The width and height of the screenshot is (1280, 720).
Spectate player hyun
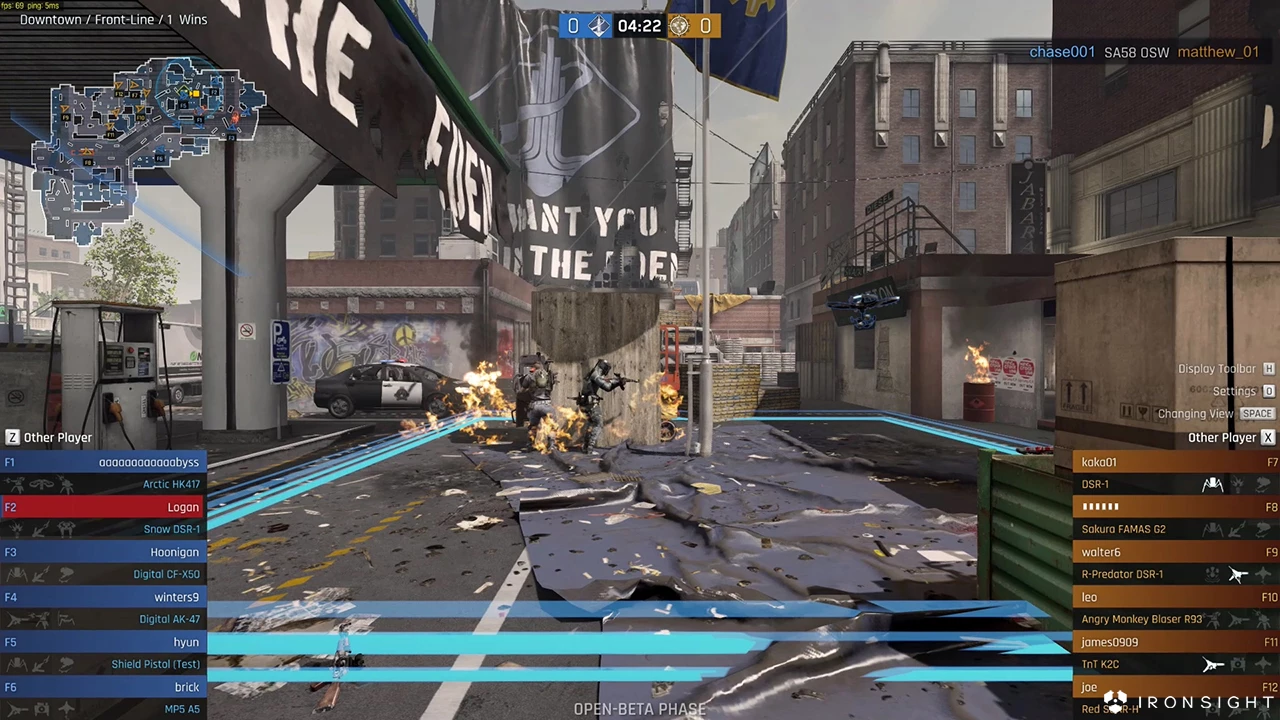[103, 642]
